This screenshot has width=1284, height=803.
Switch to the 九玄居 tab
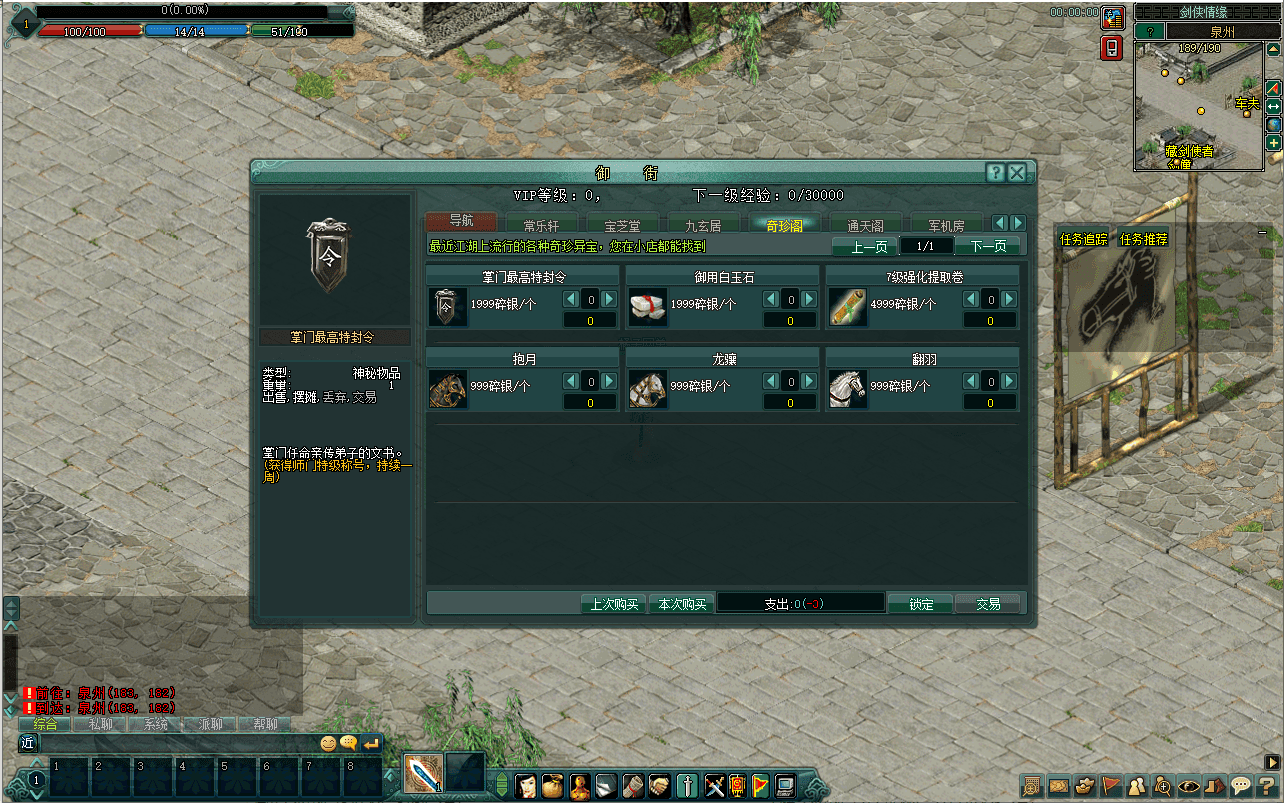coord(703,226)
